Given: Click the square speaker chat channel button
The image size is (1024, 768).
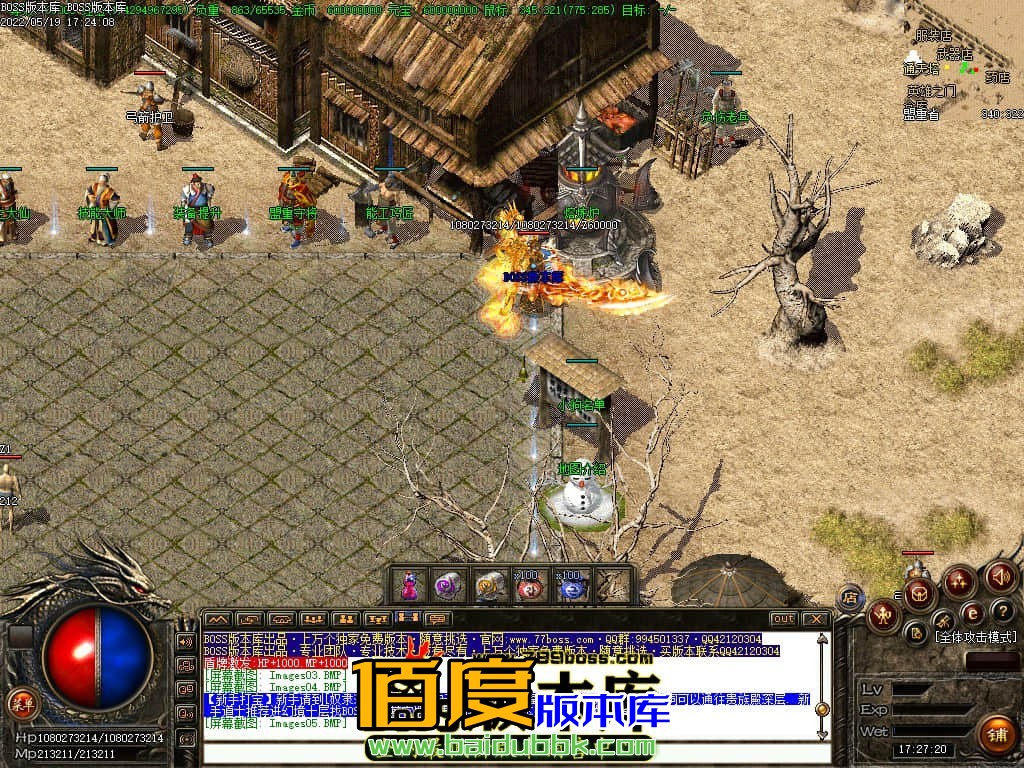Looking at the screenshot, I should [x=186, y=641].
